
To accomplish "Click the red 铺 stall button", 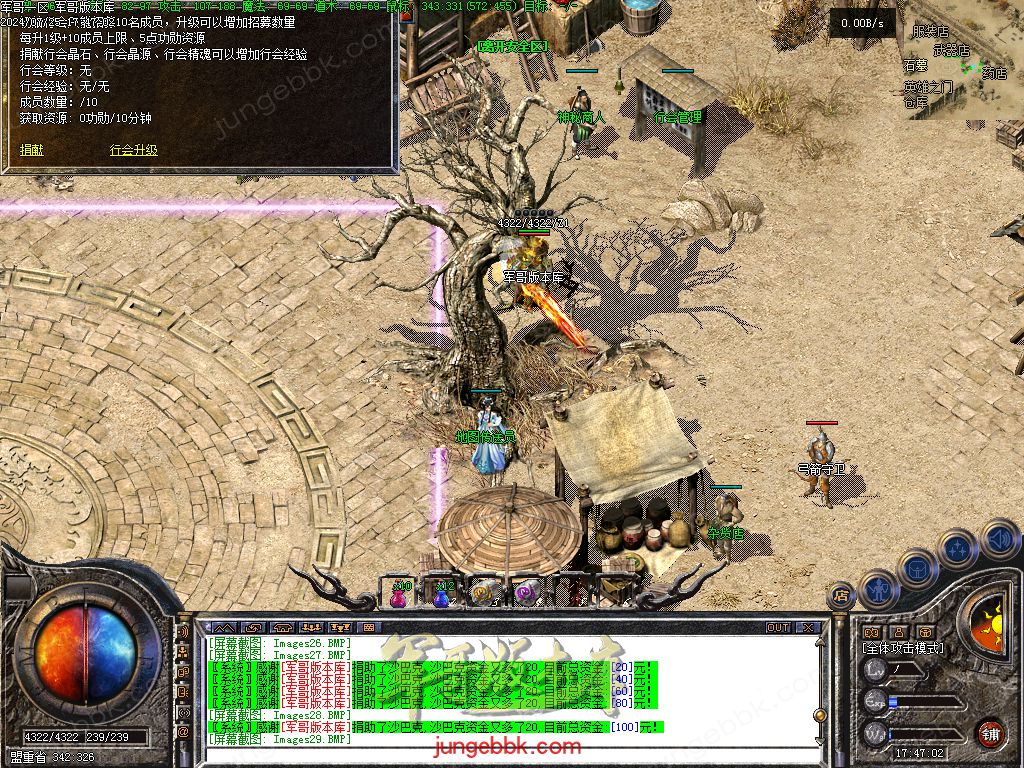I will click(990, 733).
